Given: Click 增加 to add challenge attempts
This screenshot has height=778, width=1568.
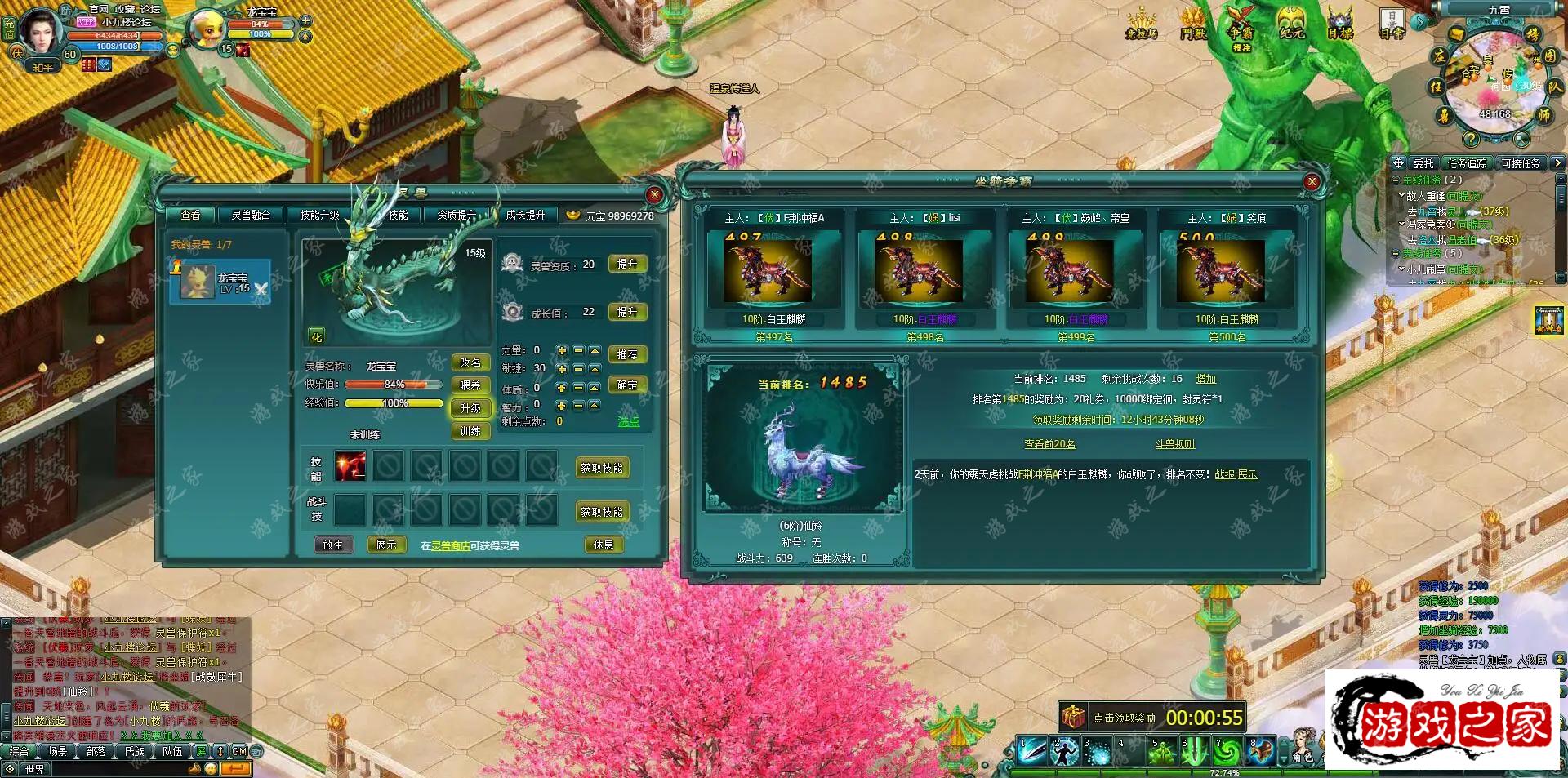Looking at the screenshot, I should coord(1206,379).
